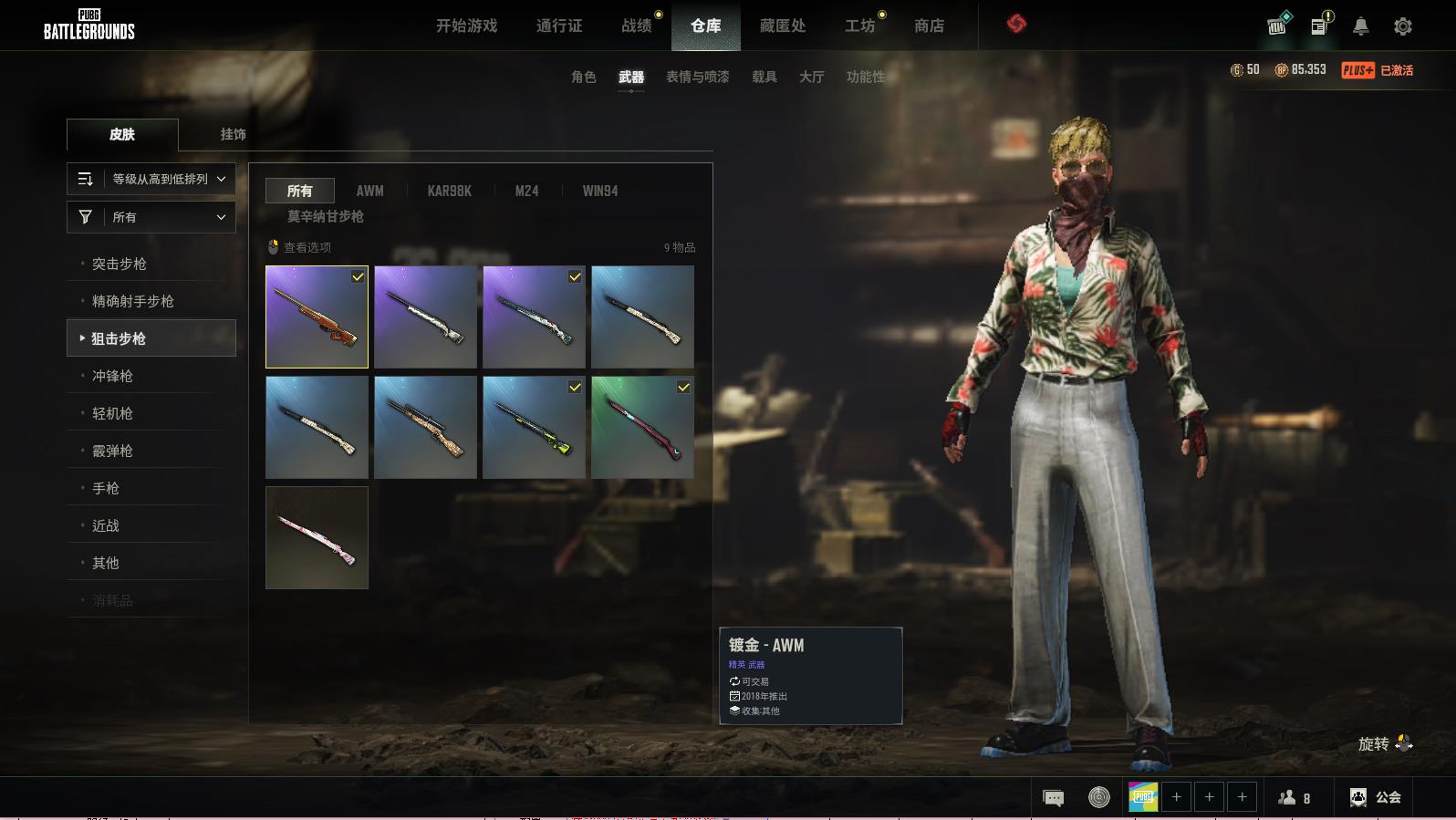Select the 霰弹枪 shotgun category

click(x=112, y=451)
